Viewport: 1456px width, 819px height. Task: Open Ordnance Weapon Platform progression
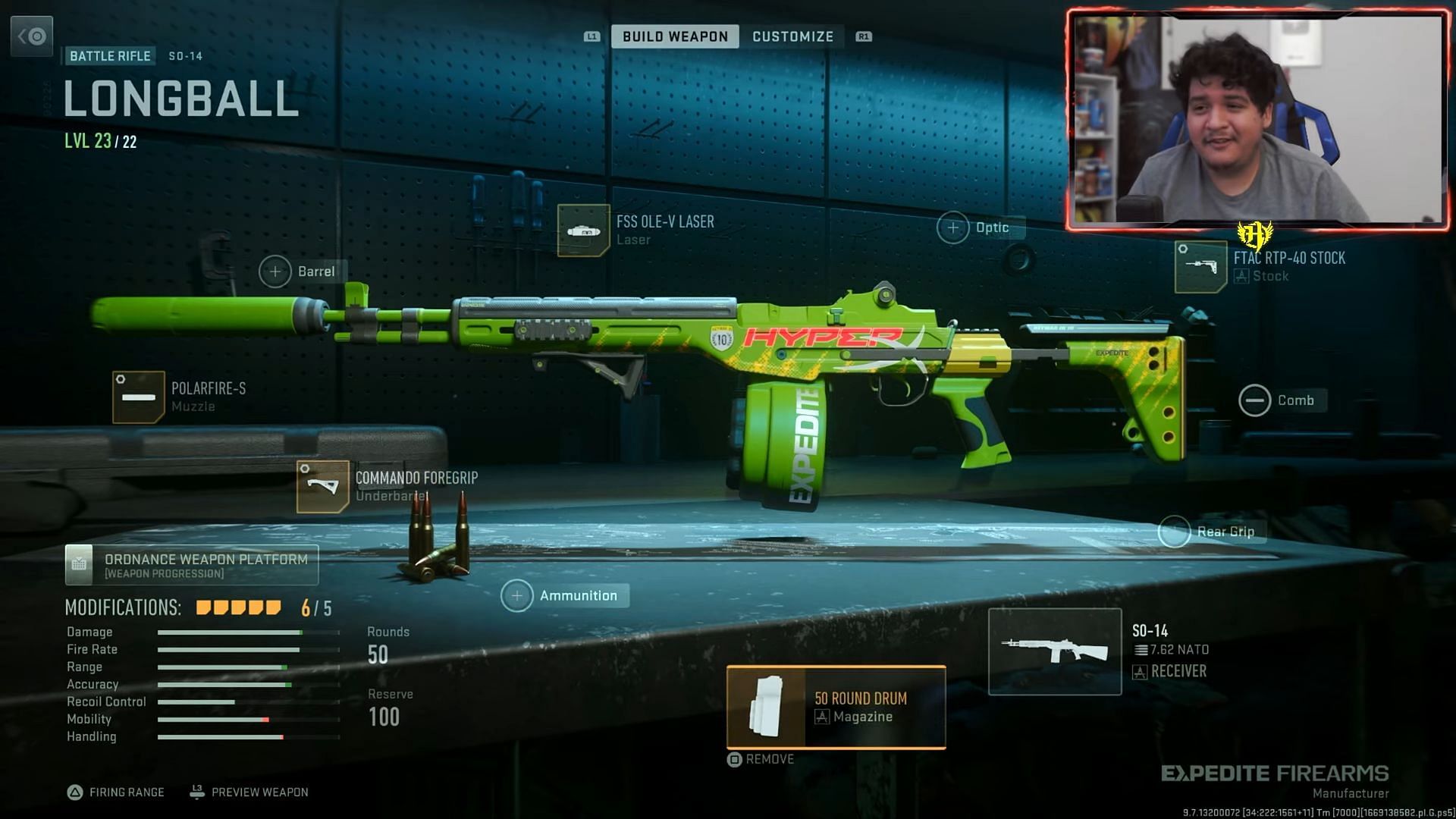[x=192, y=565]
